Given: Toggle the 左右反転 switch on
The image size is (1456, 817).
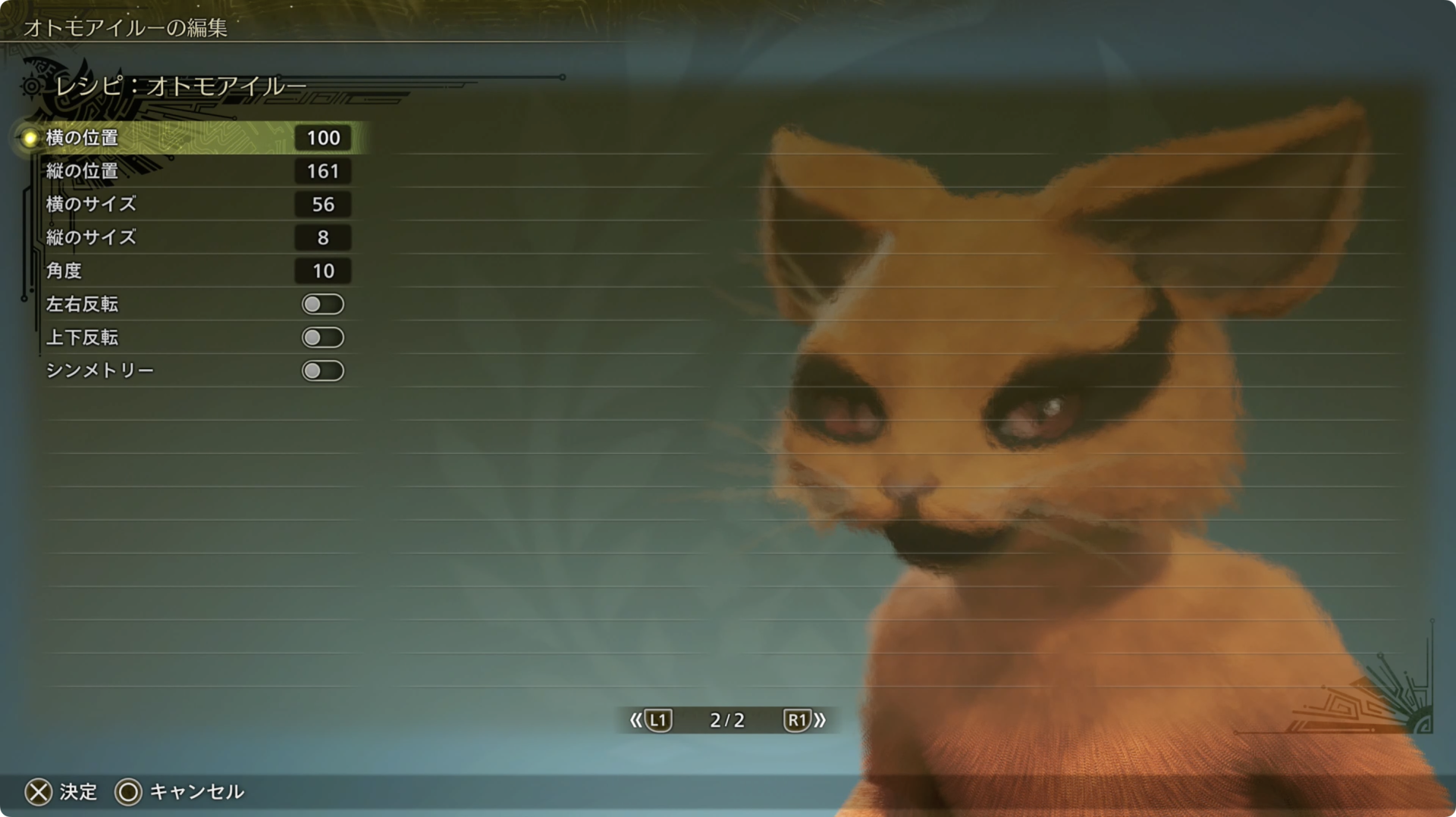Looking at the screenshot, I should (x=322, y=304).
